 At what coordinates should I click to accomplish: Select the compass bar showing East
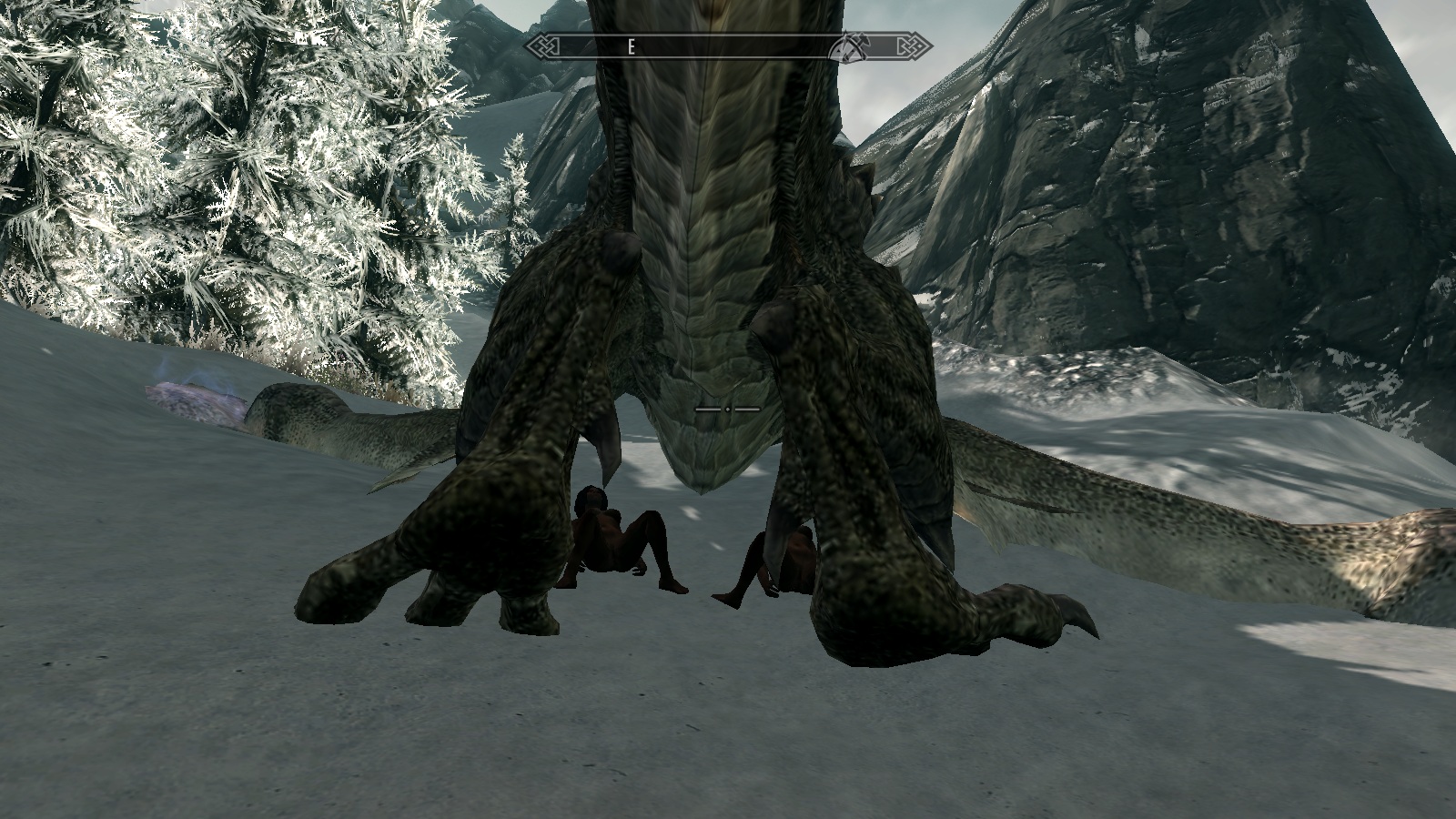pyautogui.click(x=728, y=47)
